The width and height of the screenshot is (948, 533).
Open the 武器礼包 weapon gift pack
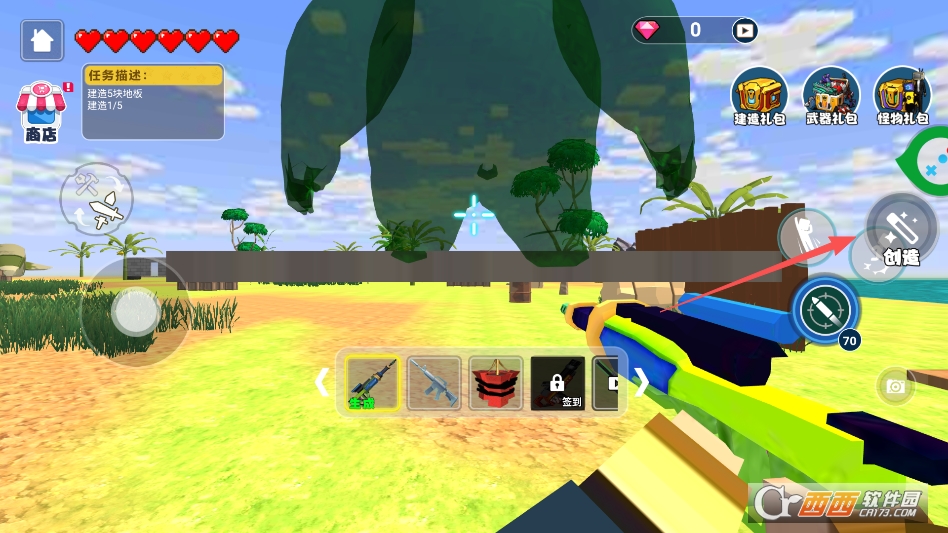[x=831, y=97]
